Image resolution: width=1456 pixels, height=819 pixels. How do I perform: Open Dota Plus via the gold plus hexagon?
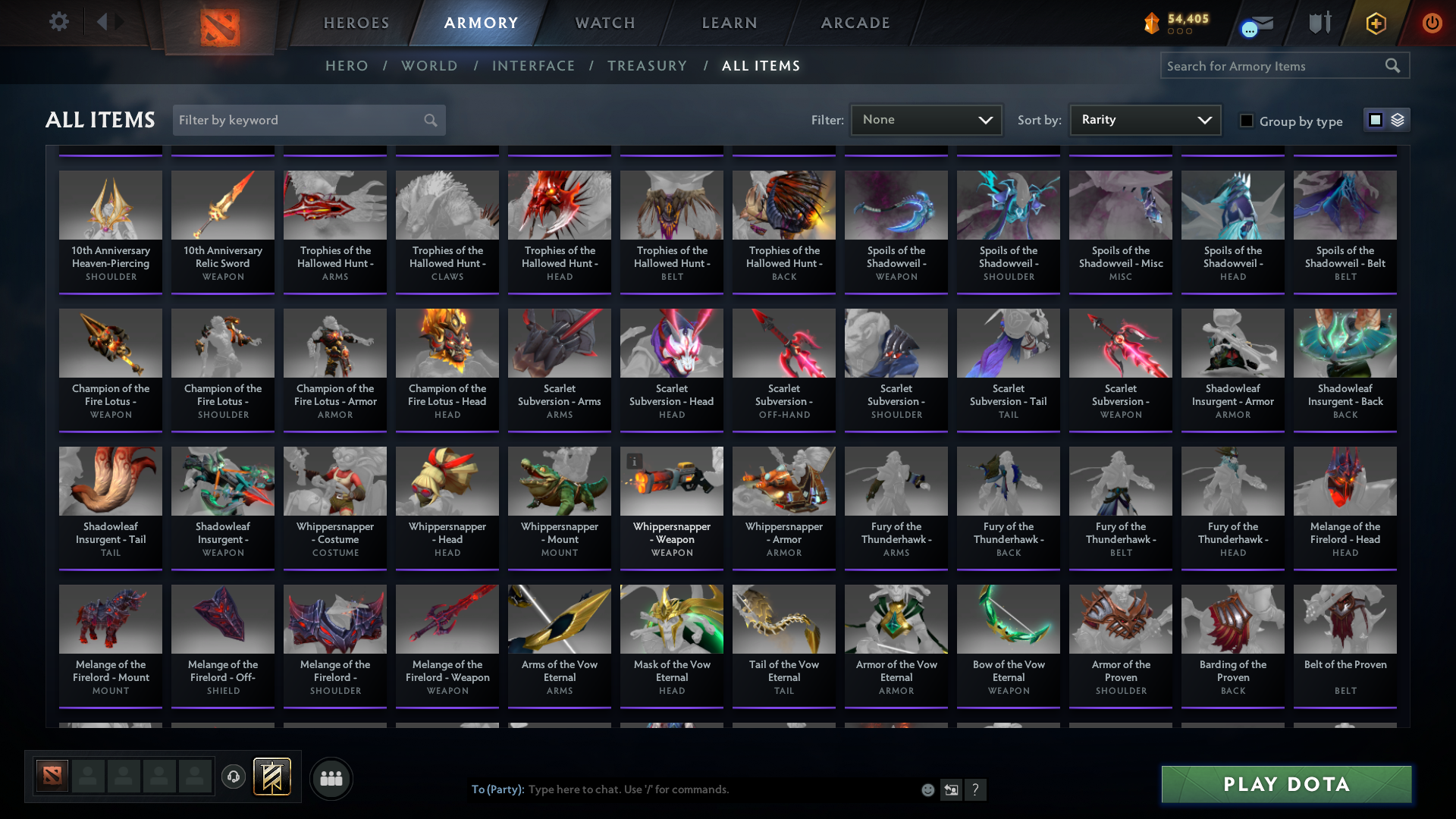point(1375,23)
